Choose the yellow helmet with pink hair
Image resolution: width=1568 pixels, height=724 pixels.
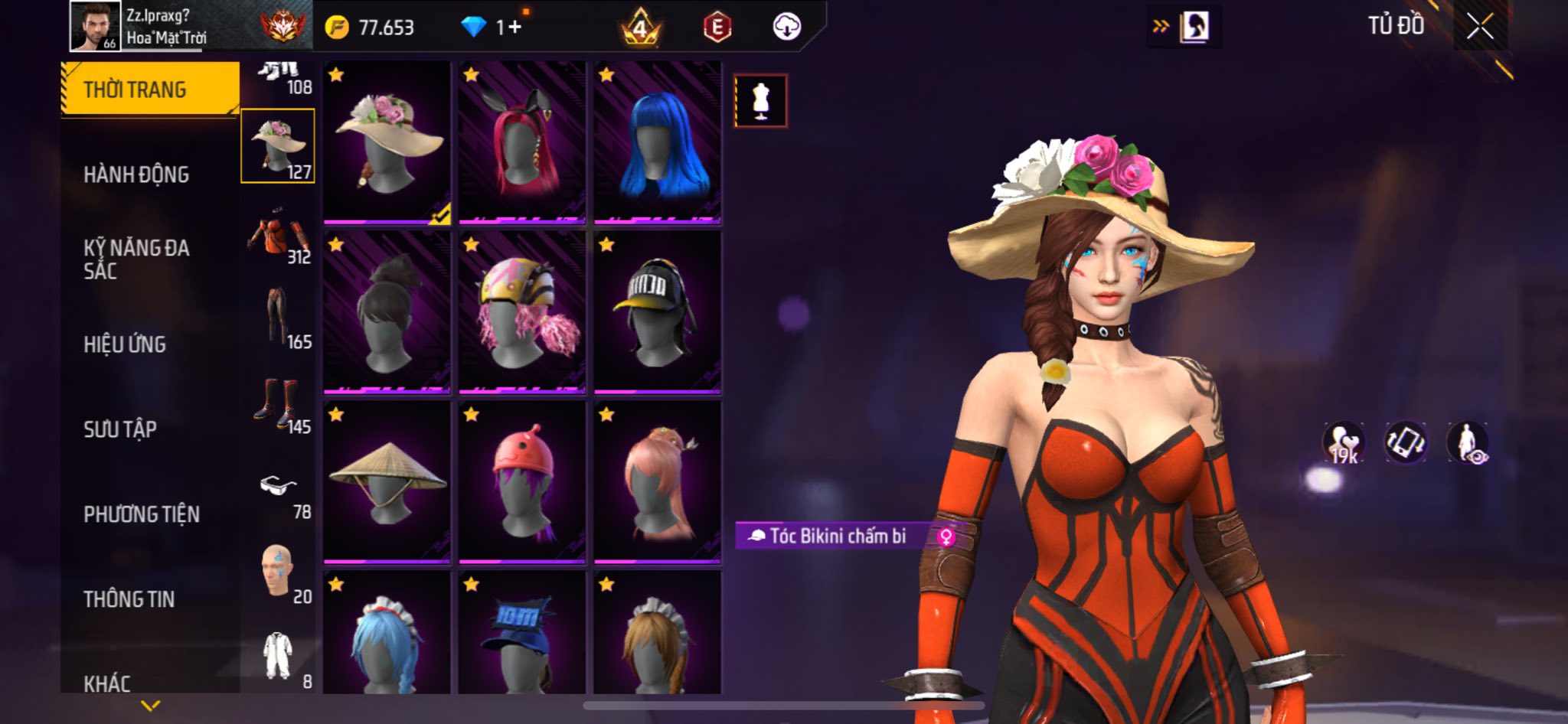pos(522,312)
